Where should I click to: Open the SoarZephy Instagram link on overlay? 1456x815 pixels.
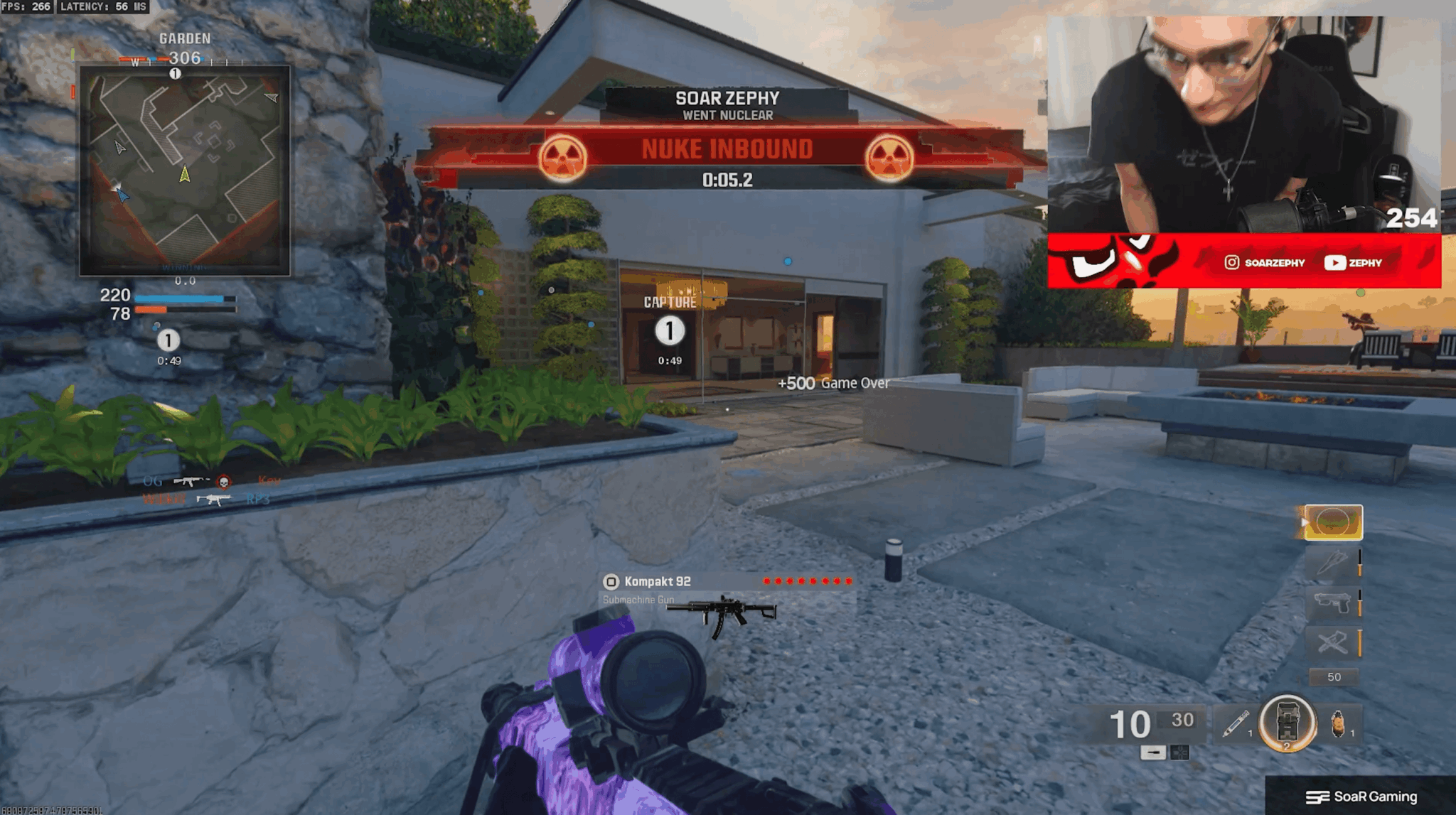pos(1265,263)
